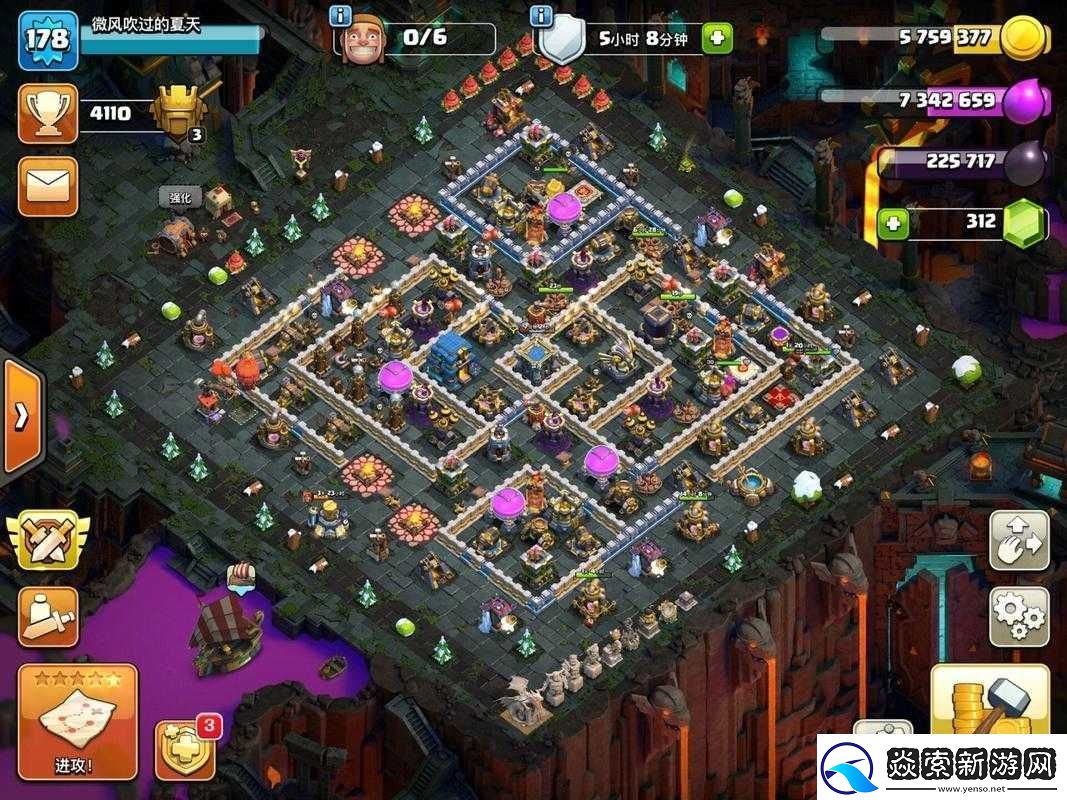Tap the gold coin resource icon
This screenshot has height=800, width=1067.
[x=1025, y=39]
